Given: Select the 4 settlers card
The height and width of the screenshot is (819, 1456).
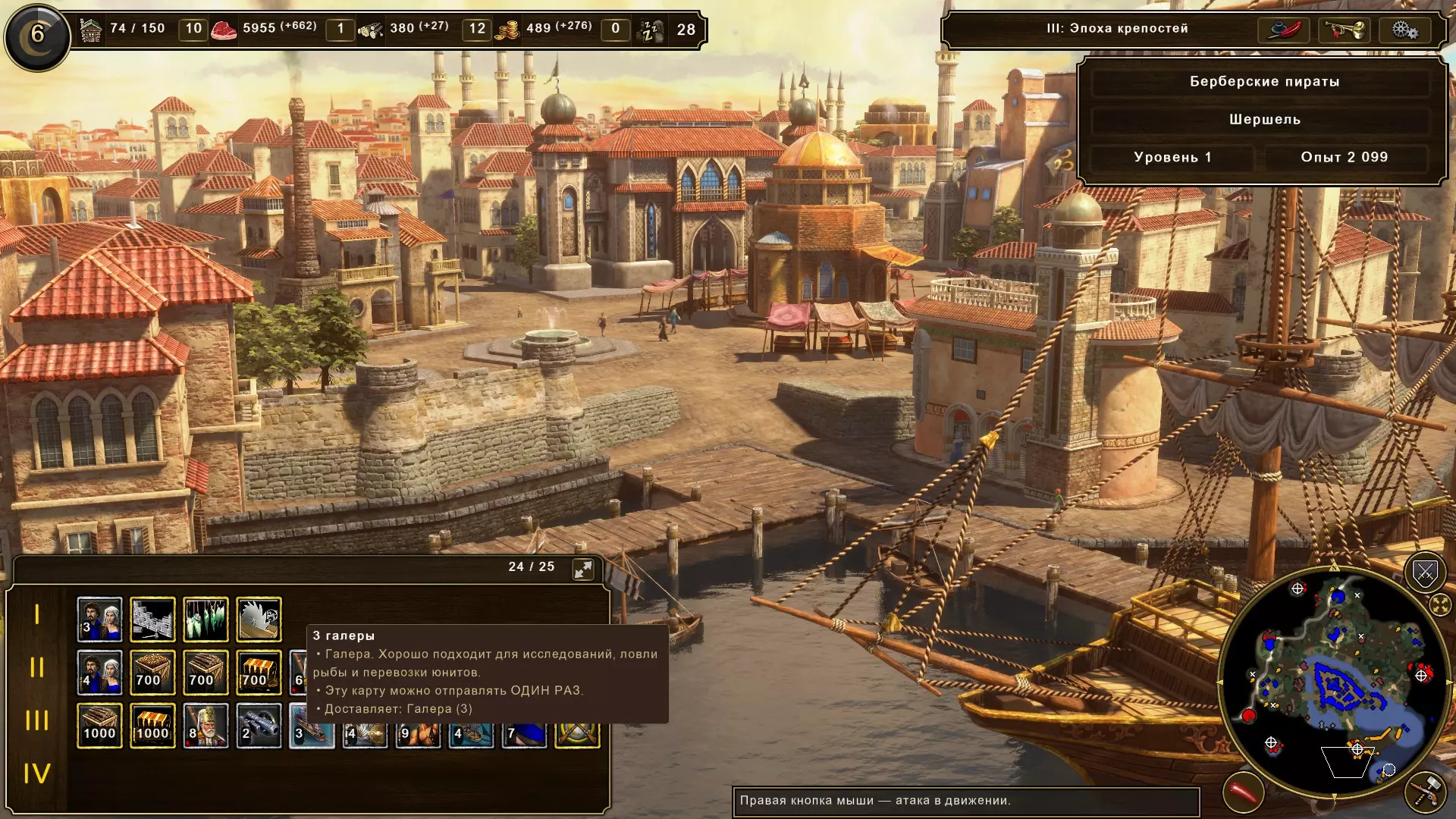Looking at the screenshot, I should (99, 673).
